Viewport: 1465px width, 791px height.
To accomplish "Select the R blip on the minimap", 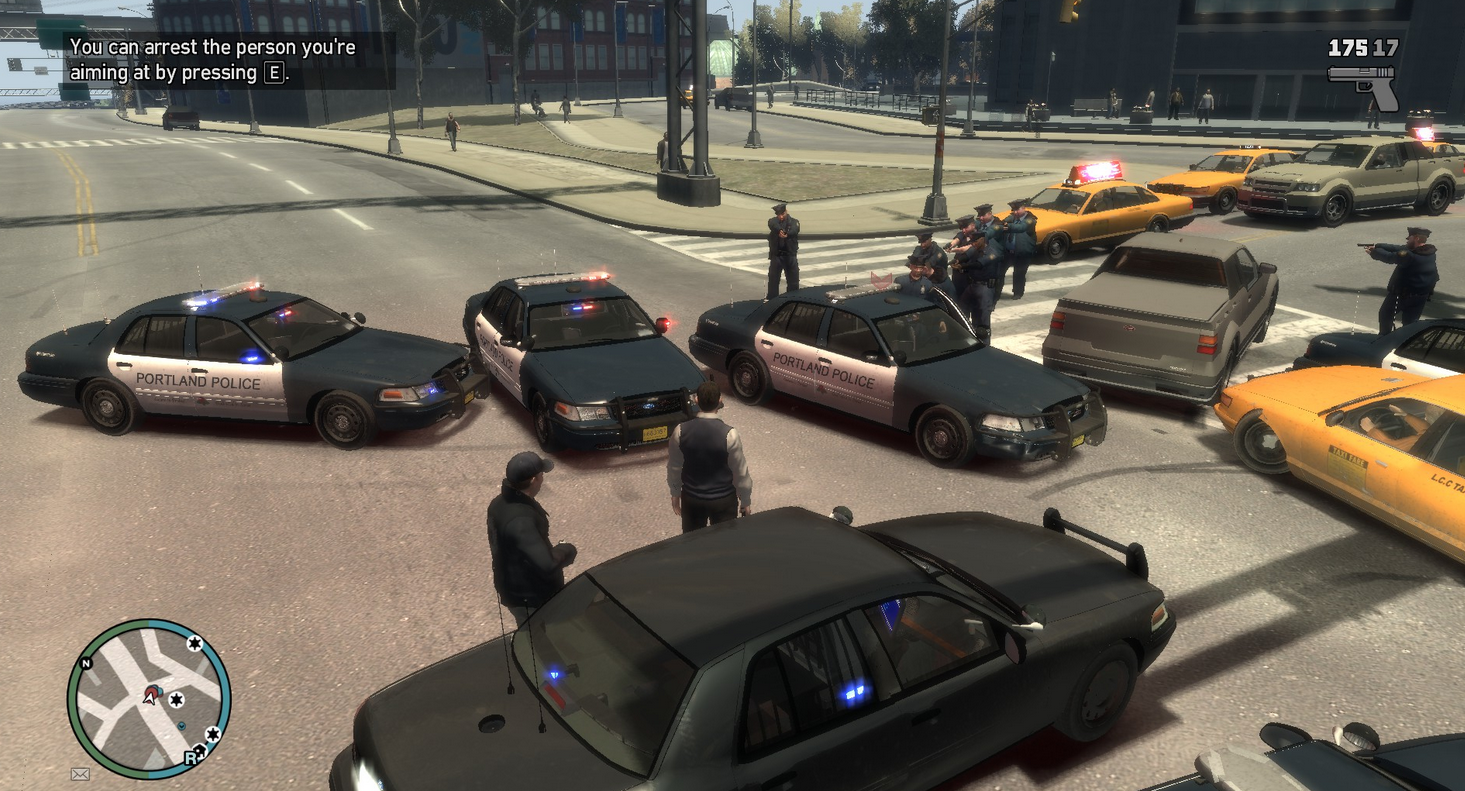I will [x=190, y=758].
